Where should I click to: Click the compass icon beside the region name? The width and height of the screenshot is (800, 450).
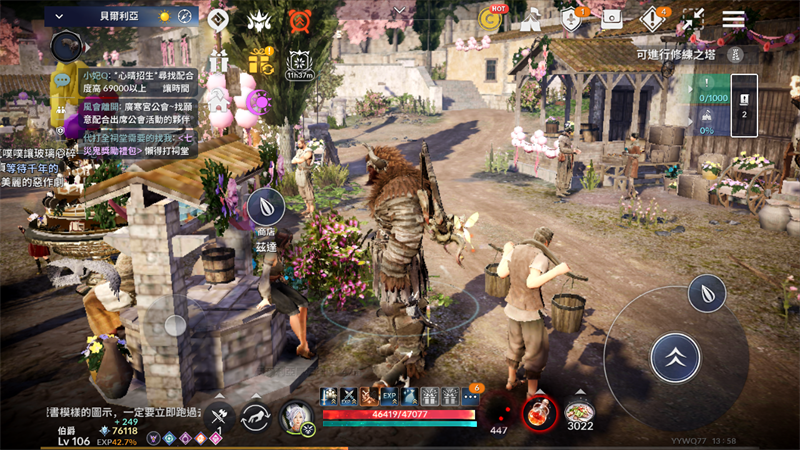coord(185,17)
